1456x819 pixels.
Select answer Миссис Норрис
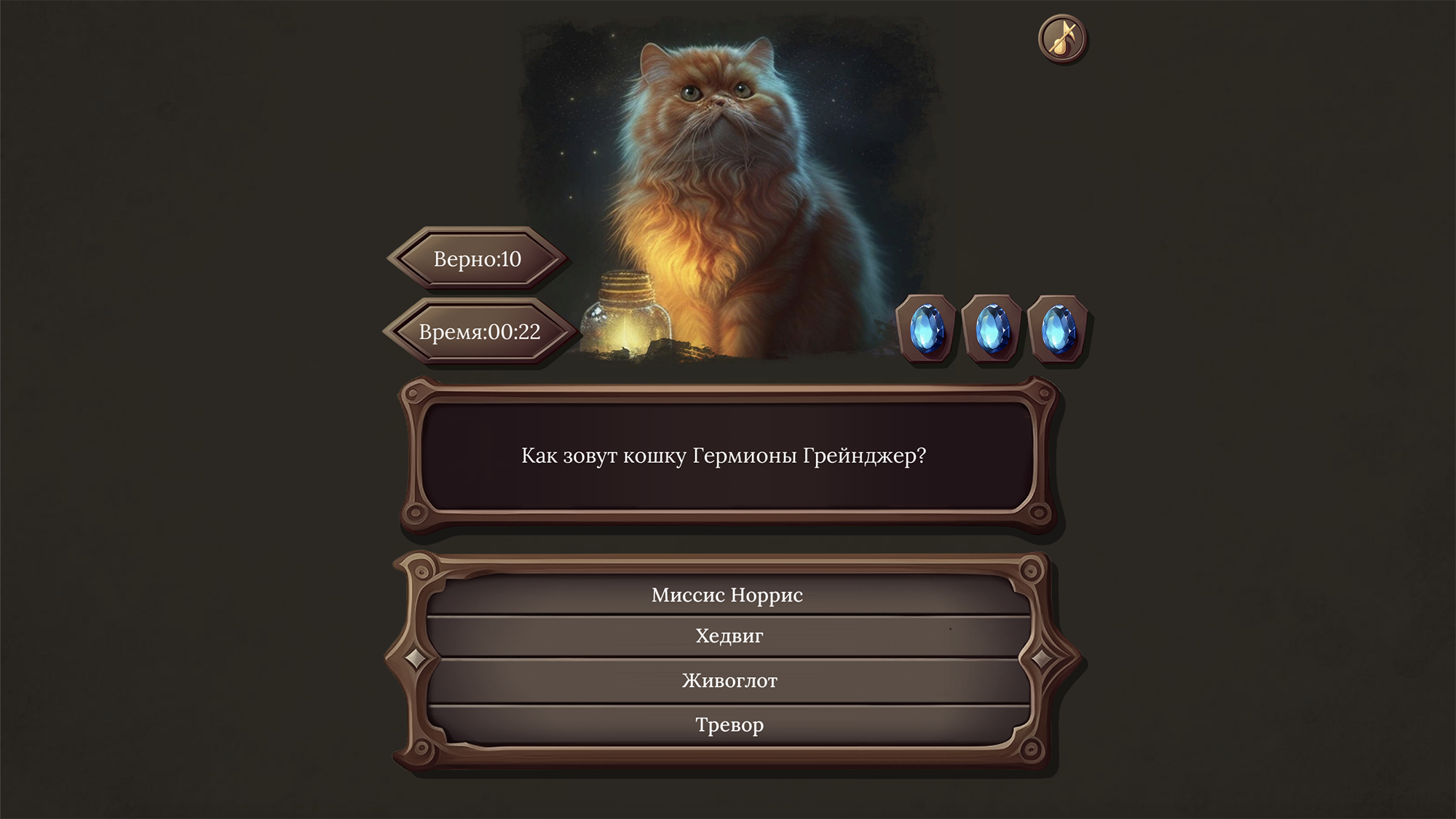pyautogui.click(x=728, y=596)
